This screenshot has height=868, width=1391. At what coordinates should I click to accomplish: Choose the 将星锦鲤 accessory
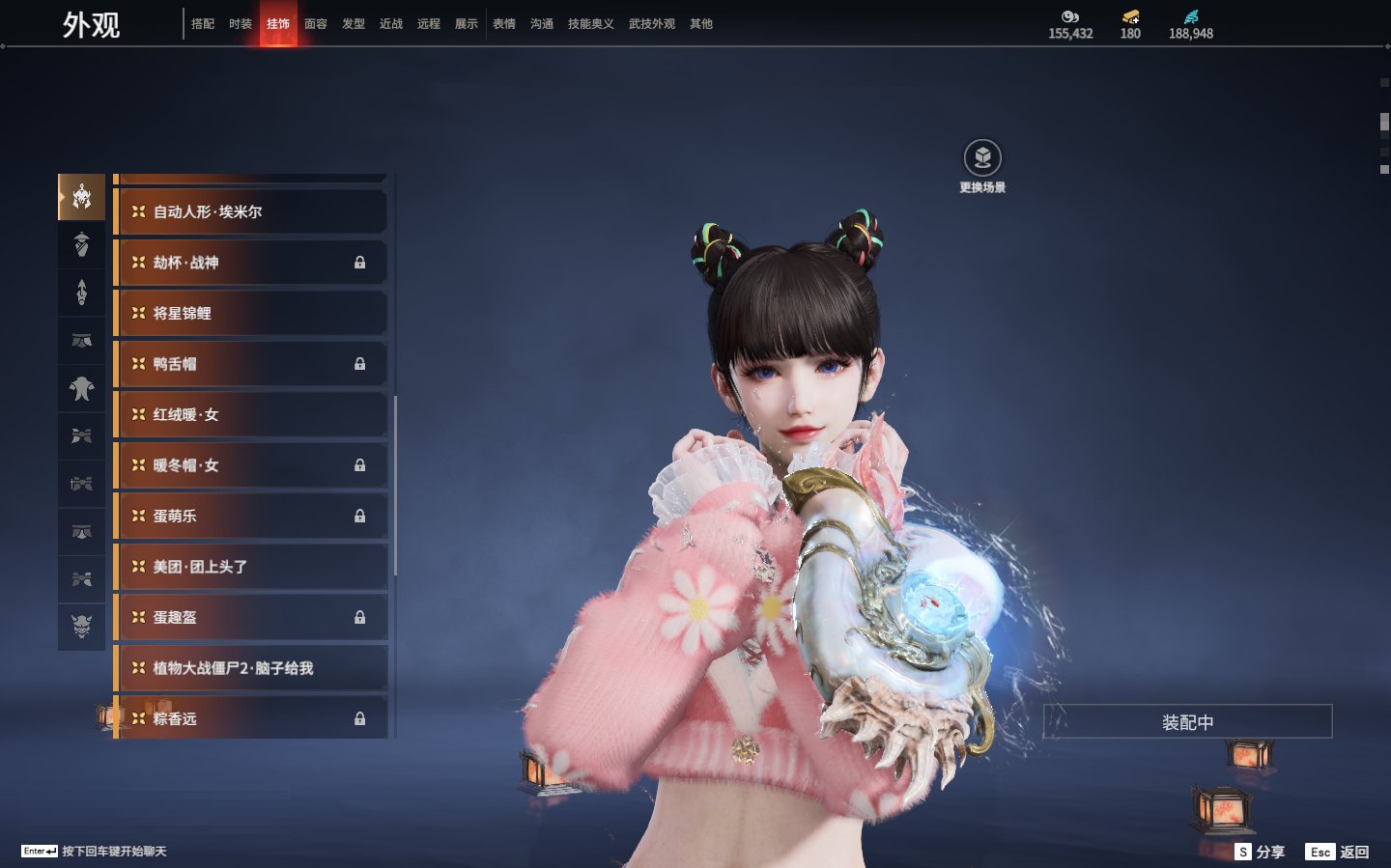coord(250,313)
